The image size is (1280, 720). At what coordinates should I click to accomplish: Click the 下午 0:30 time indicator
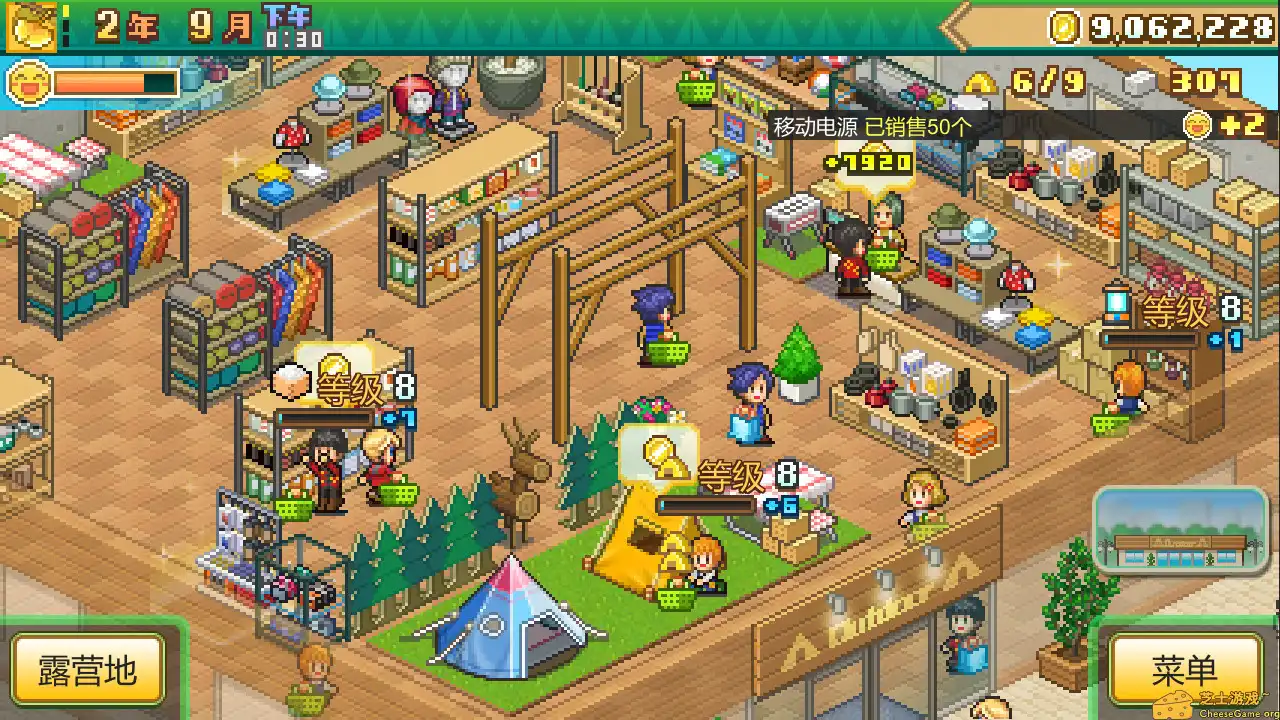(x=287, y=25)
